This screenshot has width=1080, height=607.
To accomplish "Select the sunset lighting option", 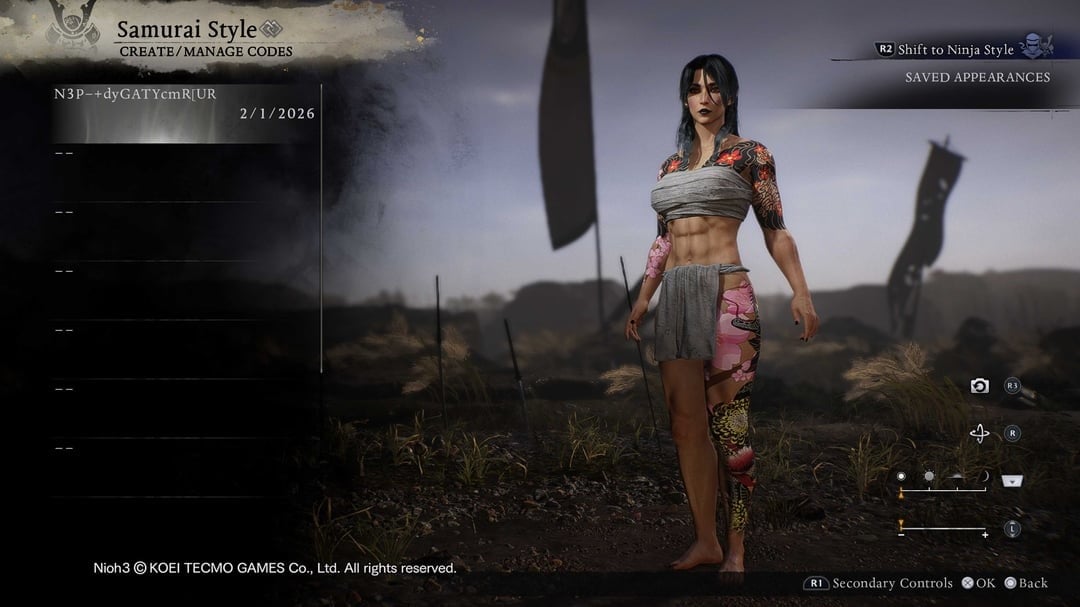I will coord(956,478).
